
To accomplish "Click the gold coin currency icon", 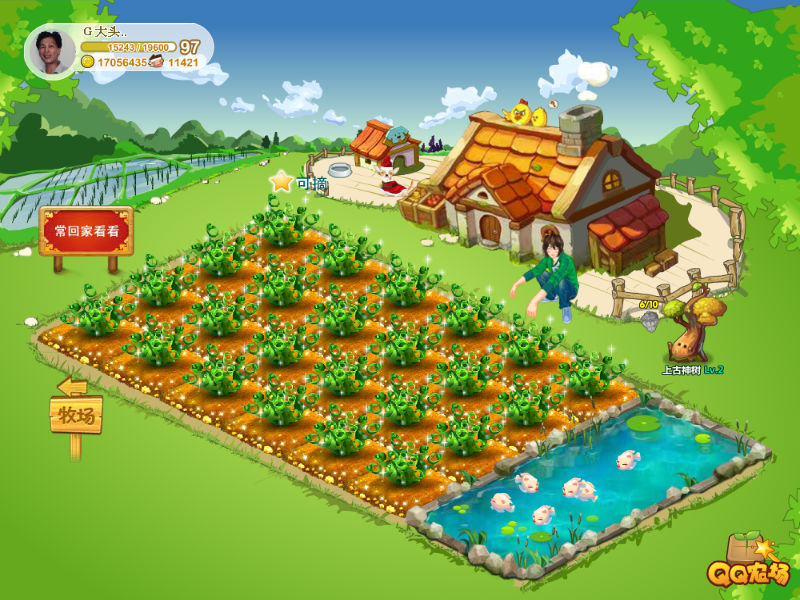I will click(88, 62).
